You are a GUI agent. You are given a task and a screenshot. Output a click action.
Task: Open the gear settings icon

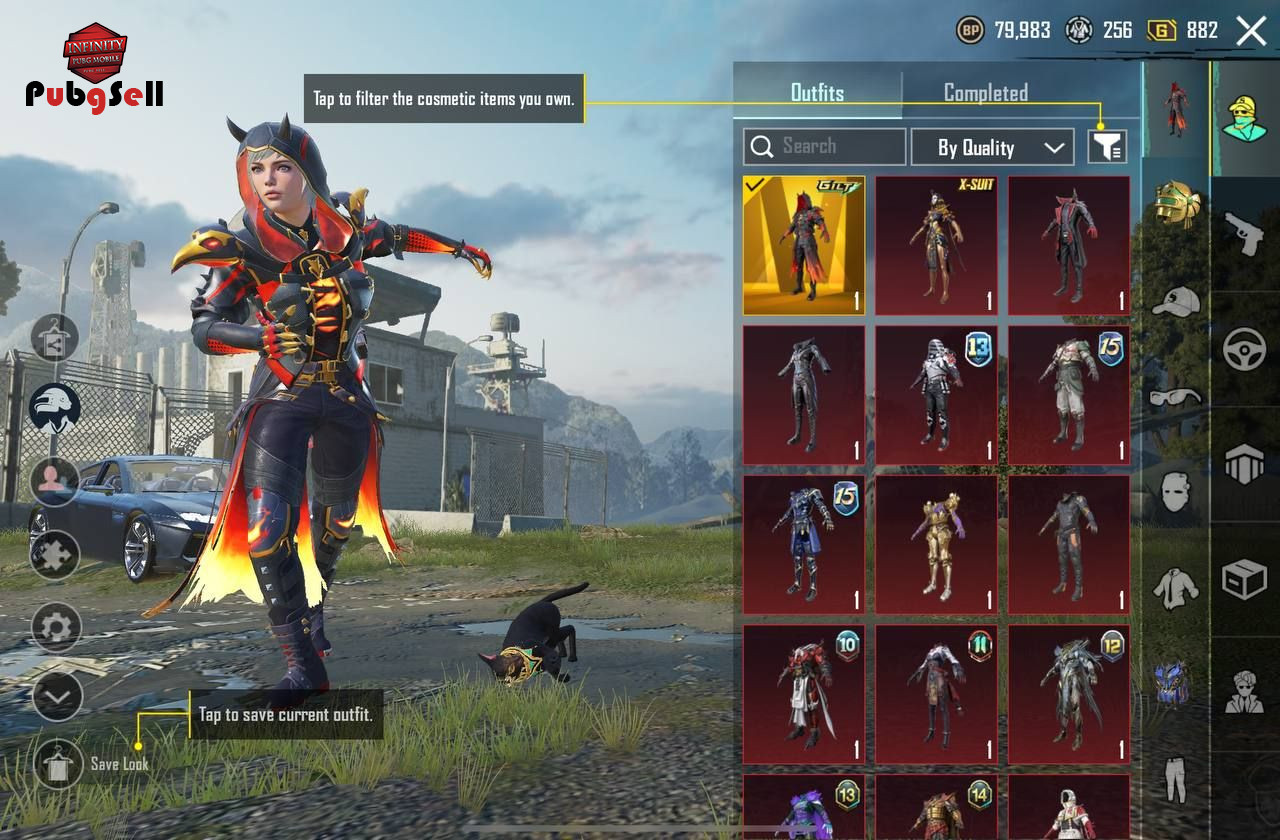tap(56, 628)
